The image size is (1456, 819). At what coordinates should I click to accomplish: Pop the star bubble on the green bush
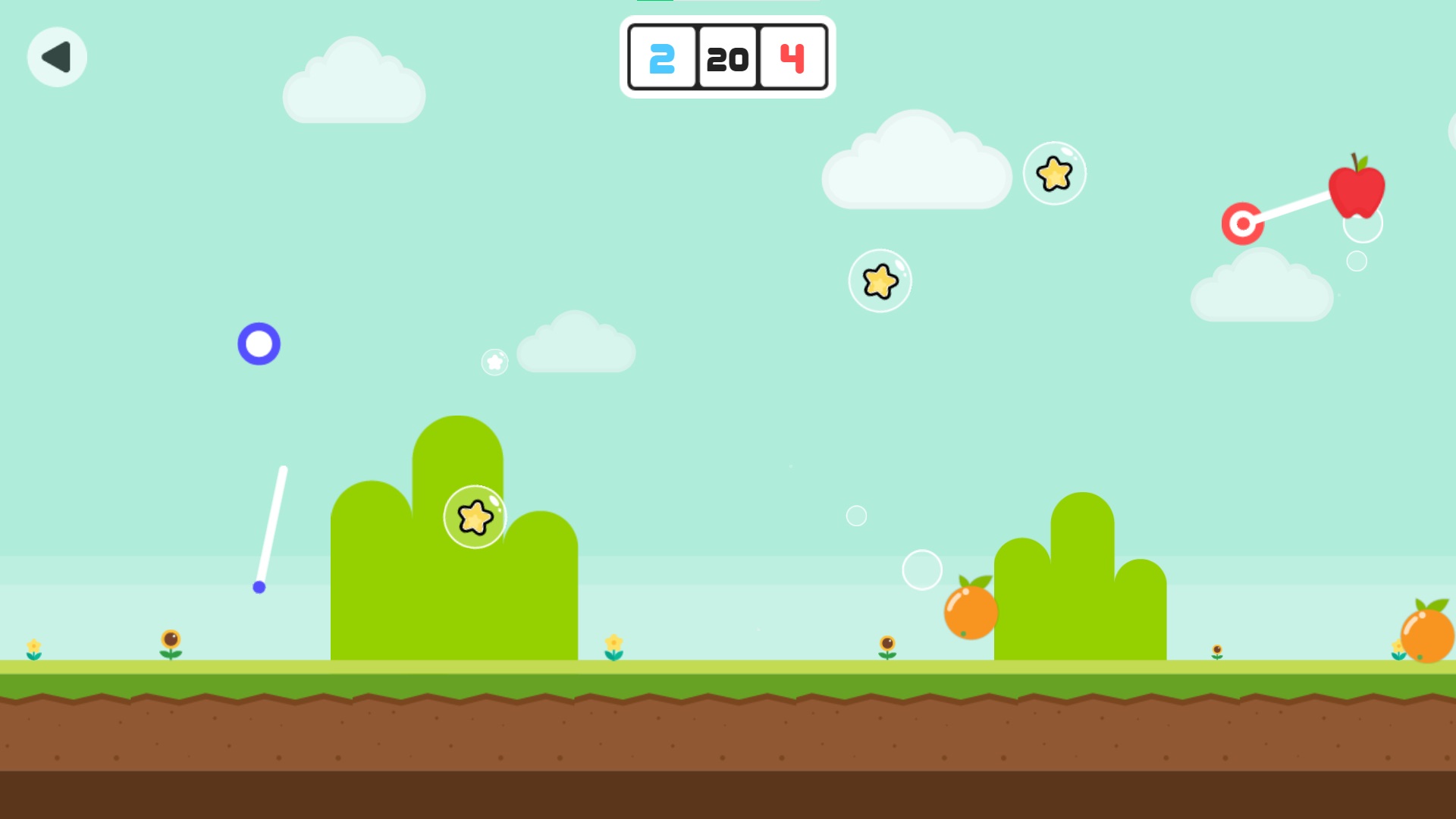pos(475,516)
